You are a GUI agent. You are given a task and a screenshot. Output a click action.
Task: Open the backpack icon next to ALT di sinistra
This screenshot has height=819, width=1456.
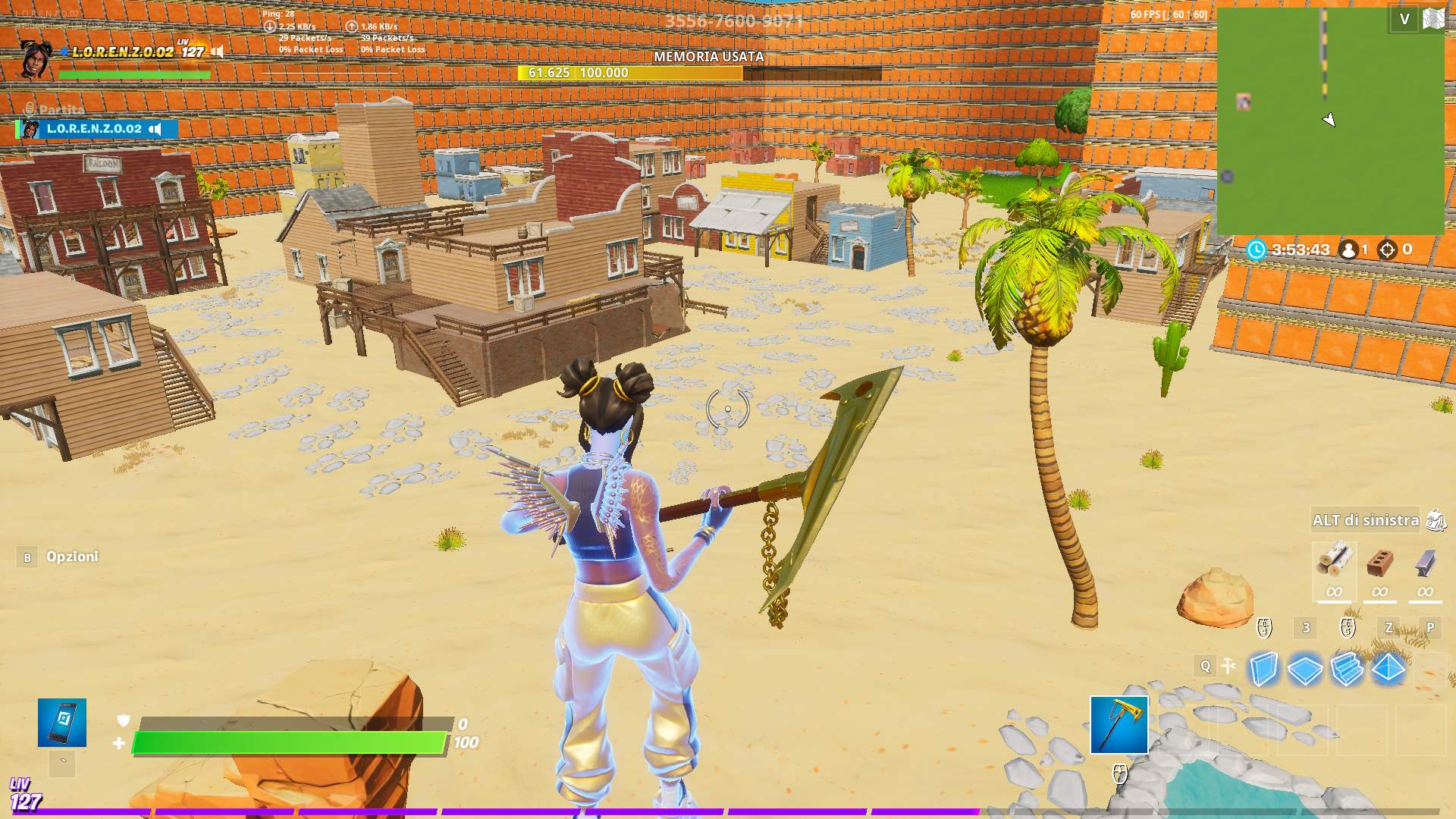point(1436,520)
